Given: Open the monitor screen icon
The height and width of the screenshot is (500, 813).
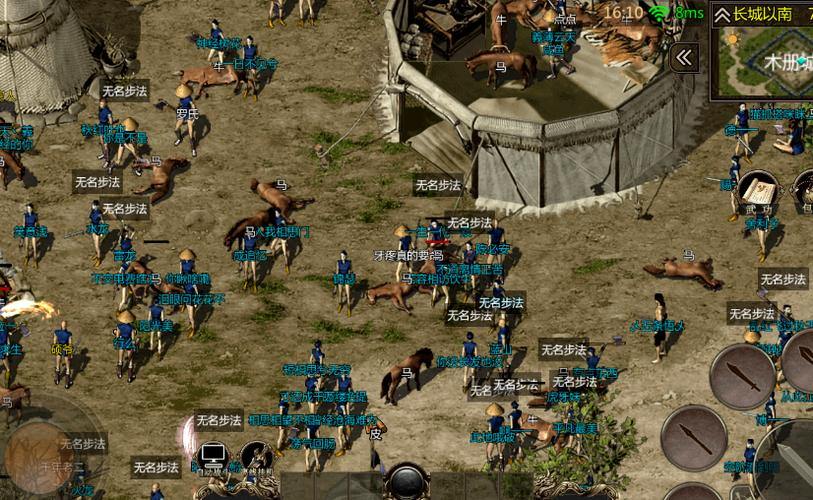Looking at the screenshot, I should click(x=213, y=459).
